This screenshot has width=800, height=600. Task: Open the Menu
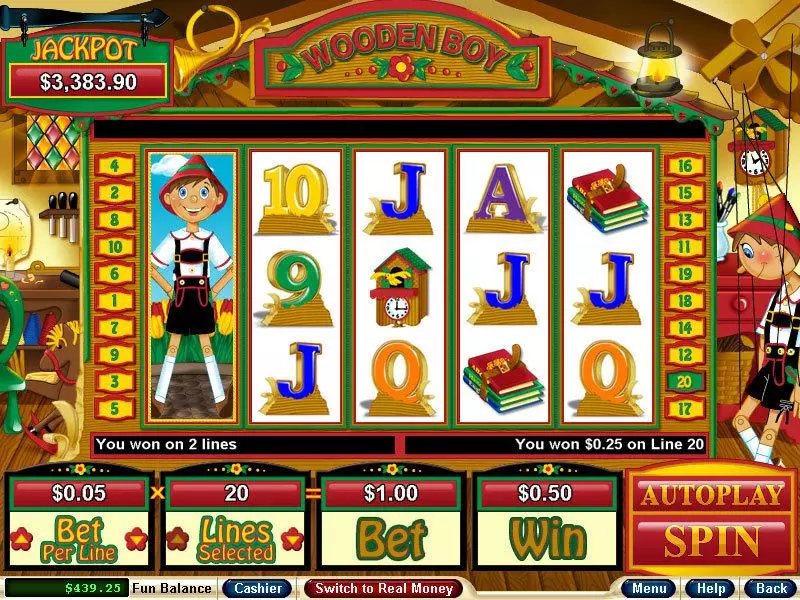(x=649, y=588)
